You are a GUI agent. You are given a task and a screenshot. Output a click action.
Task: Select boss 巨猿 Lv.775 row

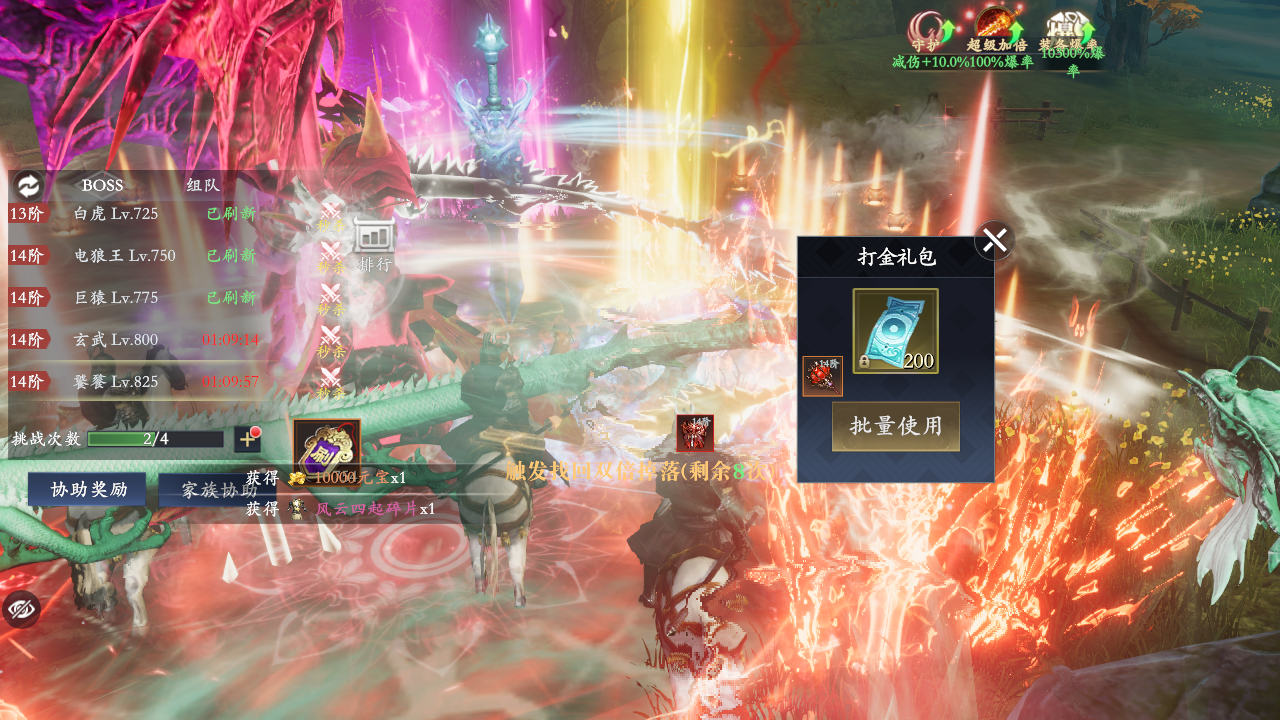point(135,297)
